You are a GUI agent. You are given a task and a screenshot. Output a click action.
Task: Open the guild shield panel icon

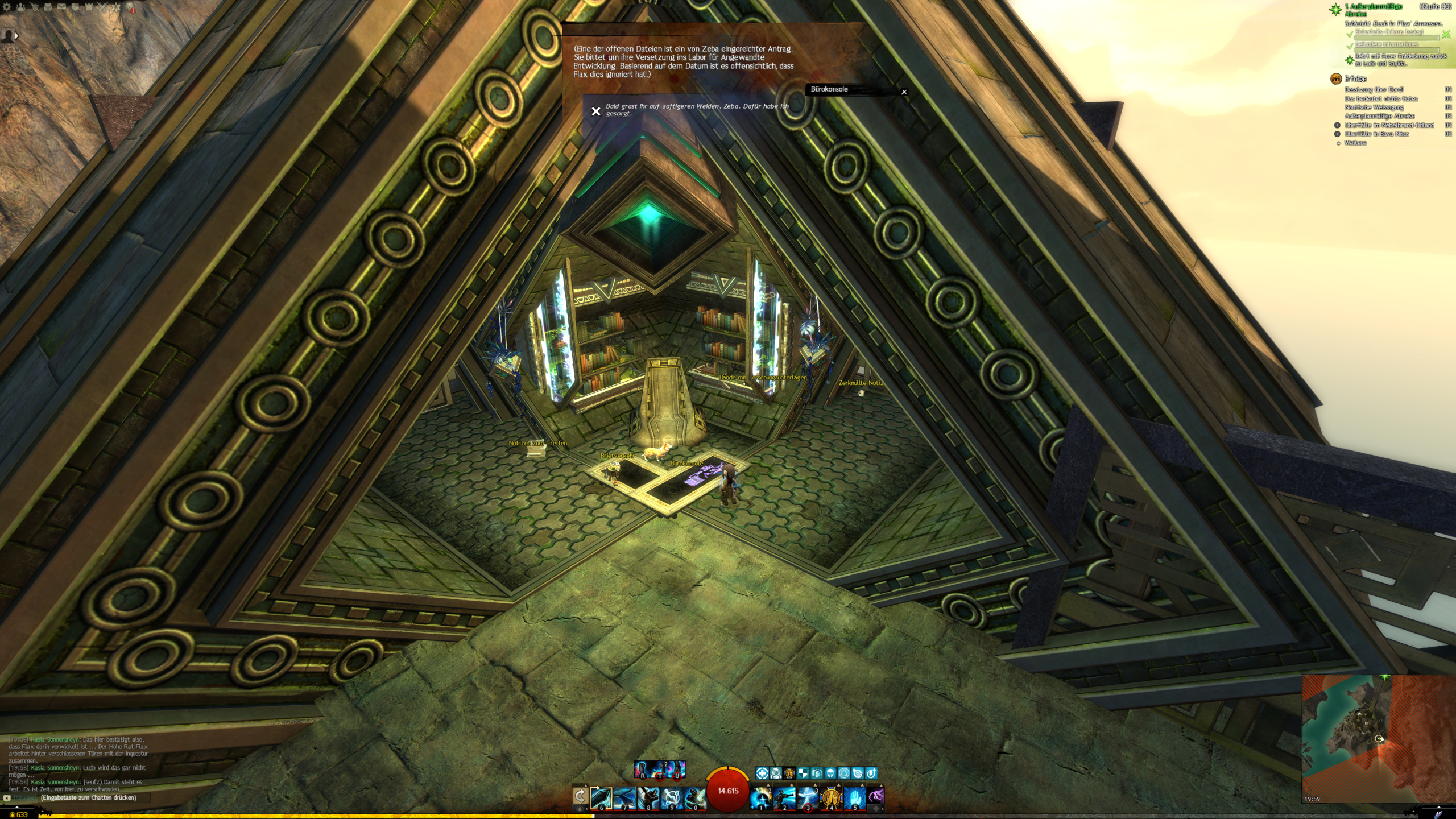click(x=75, y=7)
